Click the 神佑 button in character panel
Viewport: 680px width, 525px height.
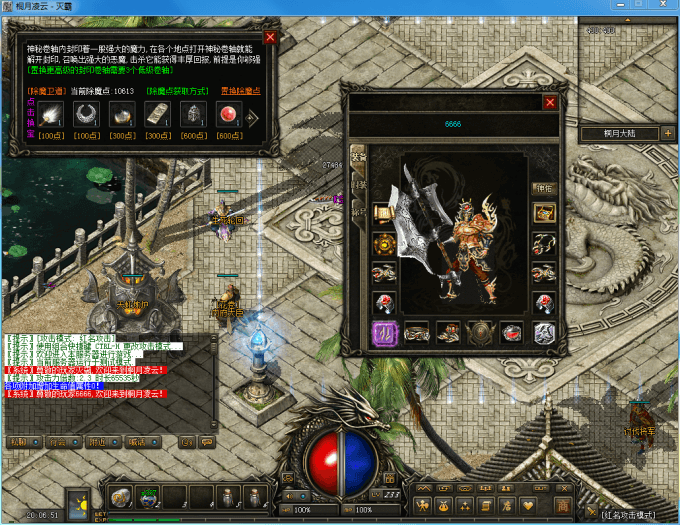(544, 187)
